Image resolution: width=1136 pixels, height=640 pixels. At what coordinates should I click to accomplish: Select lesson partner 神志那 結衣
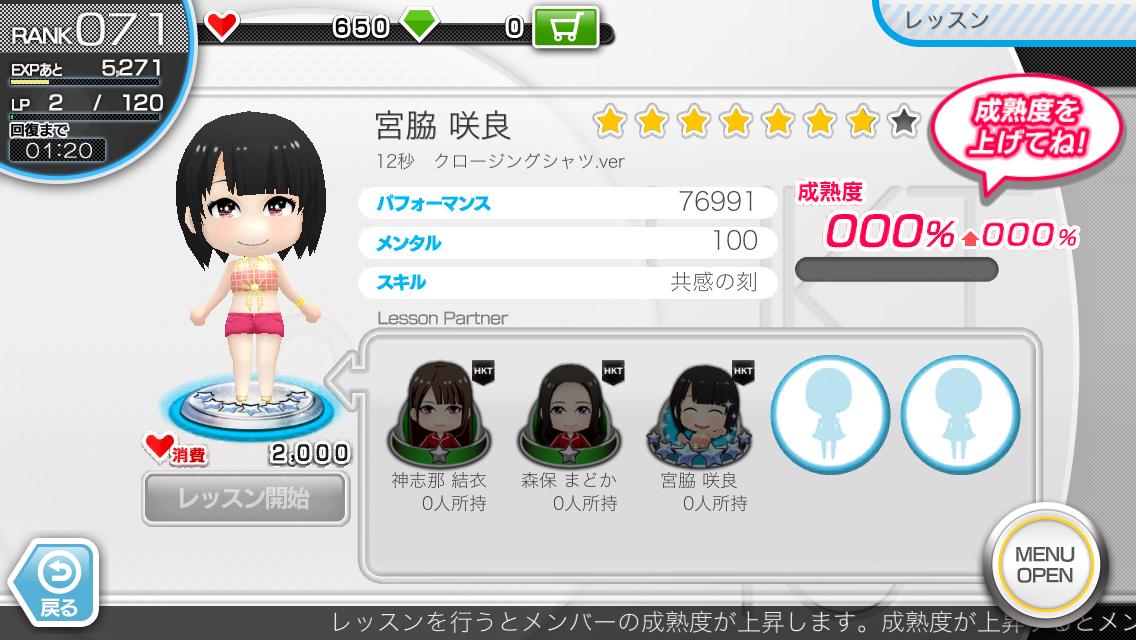[x=439, y=412]
